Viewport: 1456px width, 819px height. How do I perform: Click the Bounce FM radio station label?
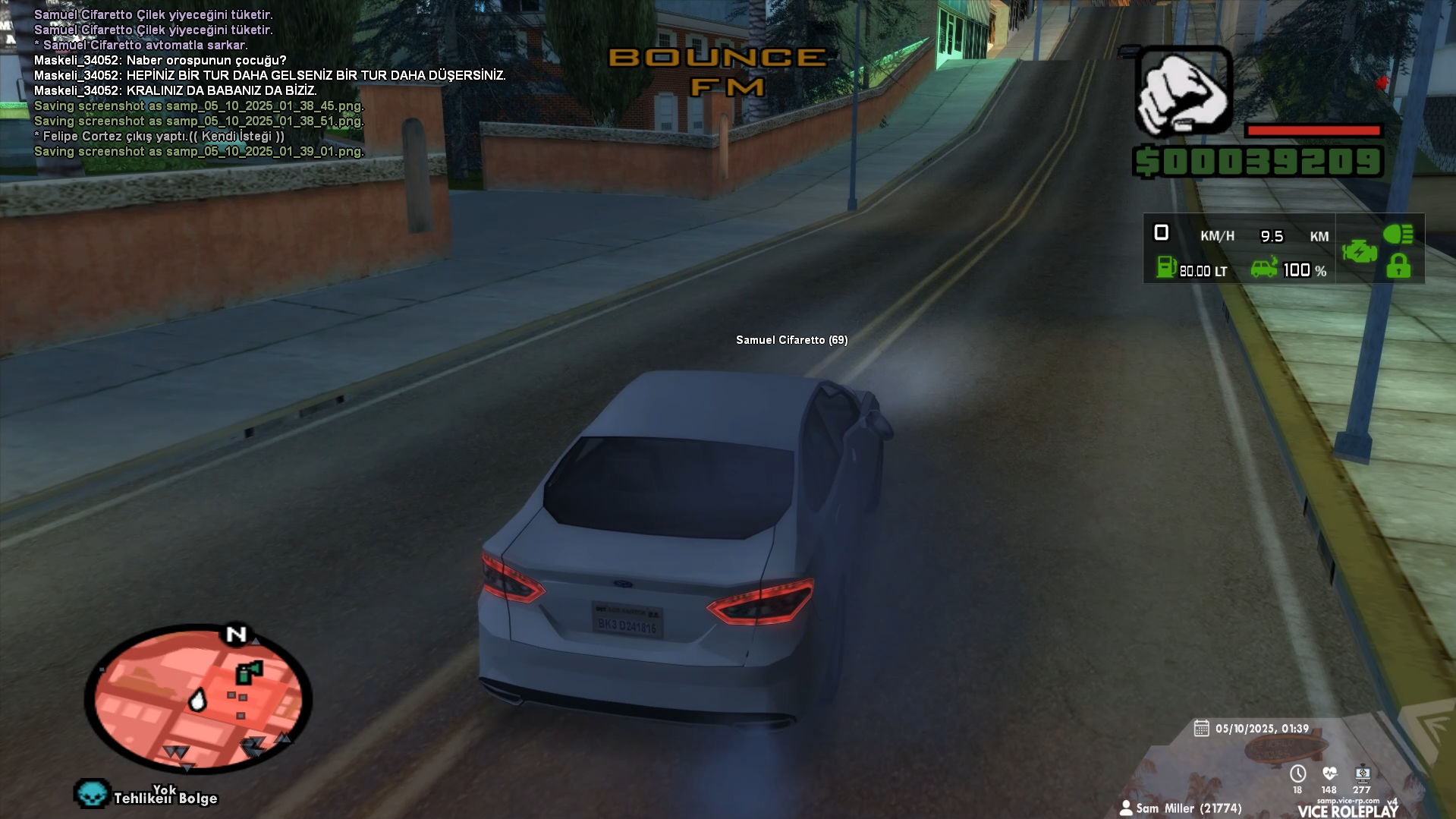718,72
